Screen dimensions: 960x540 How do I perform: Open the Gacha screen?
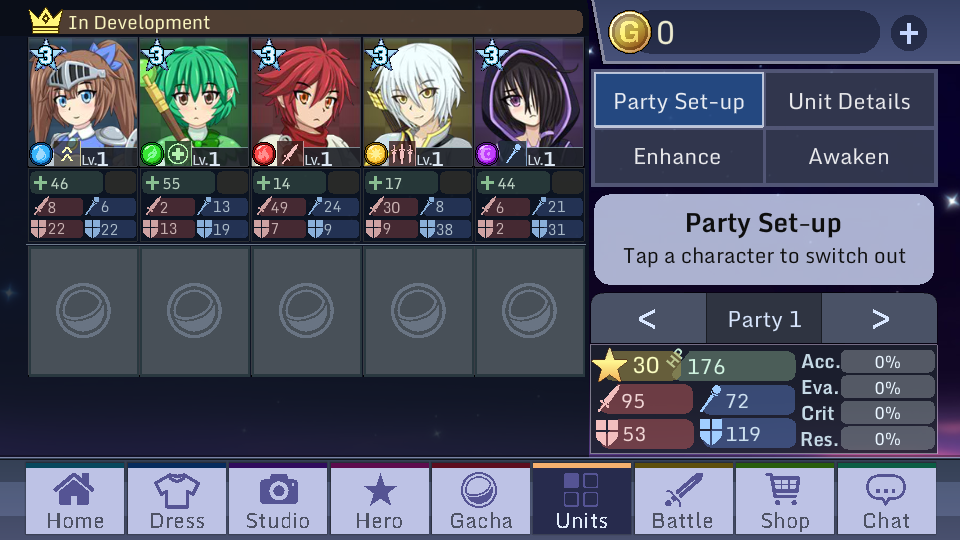[481, 501]
